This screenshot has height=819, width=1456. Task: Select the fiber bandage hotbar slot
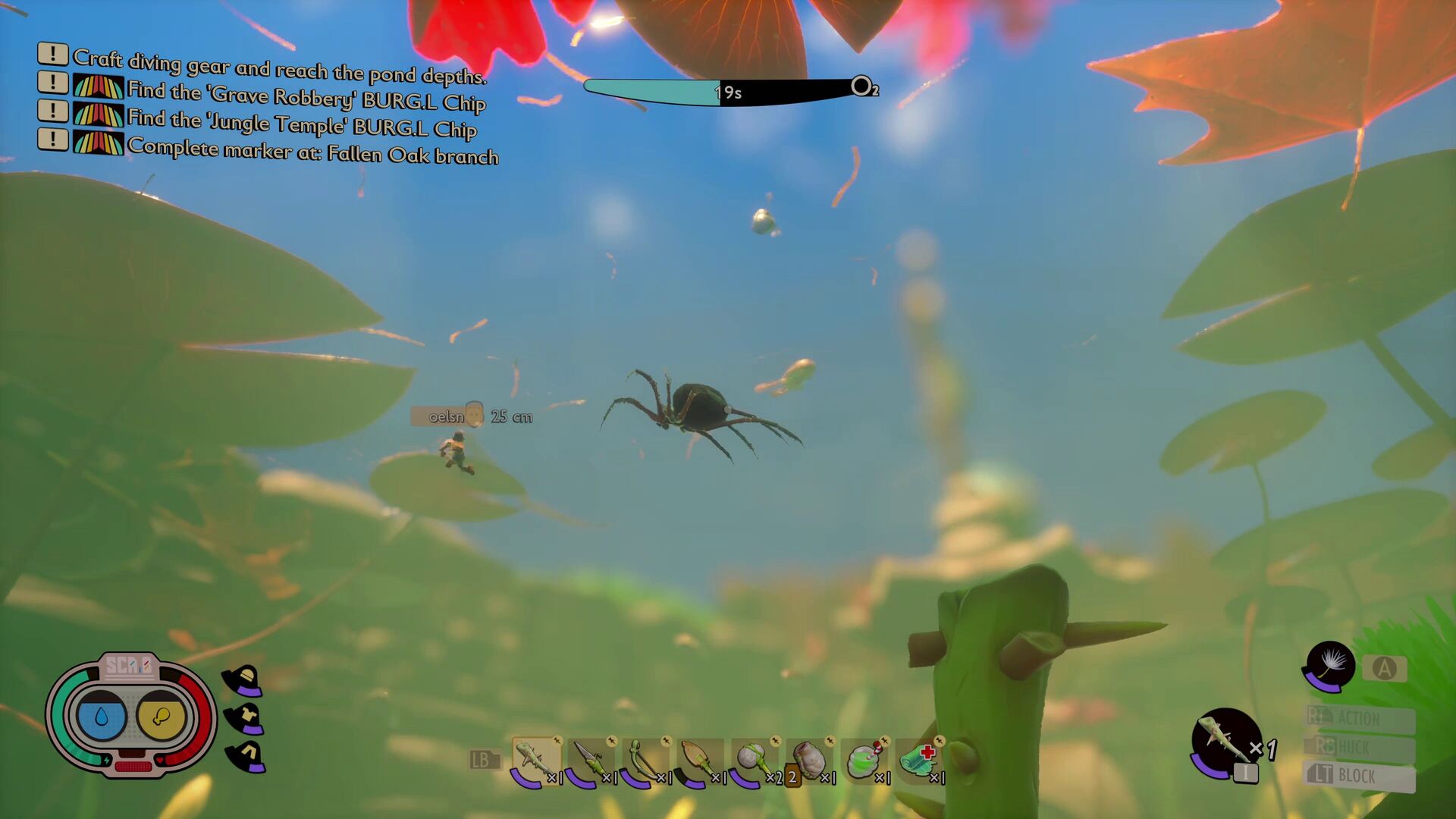918,761
